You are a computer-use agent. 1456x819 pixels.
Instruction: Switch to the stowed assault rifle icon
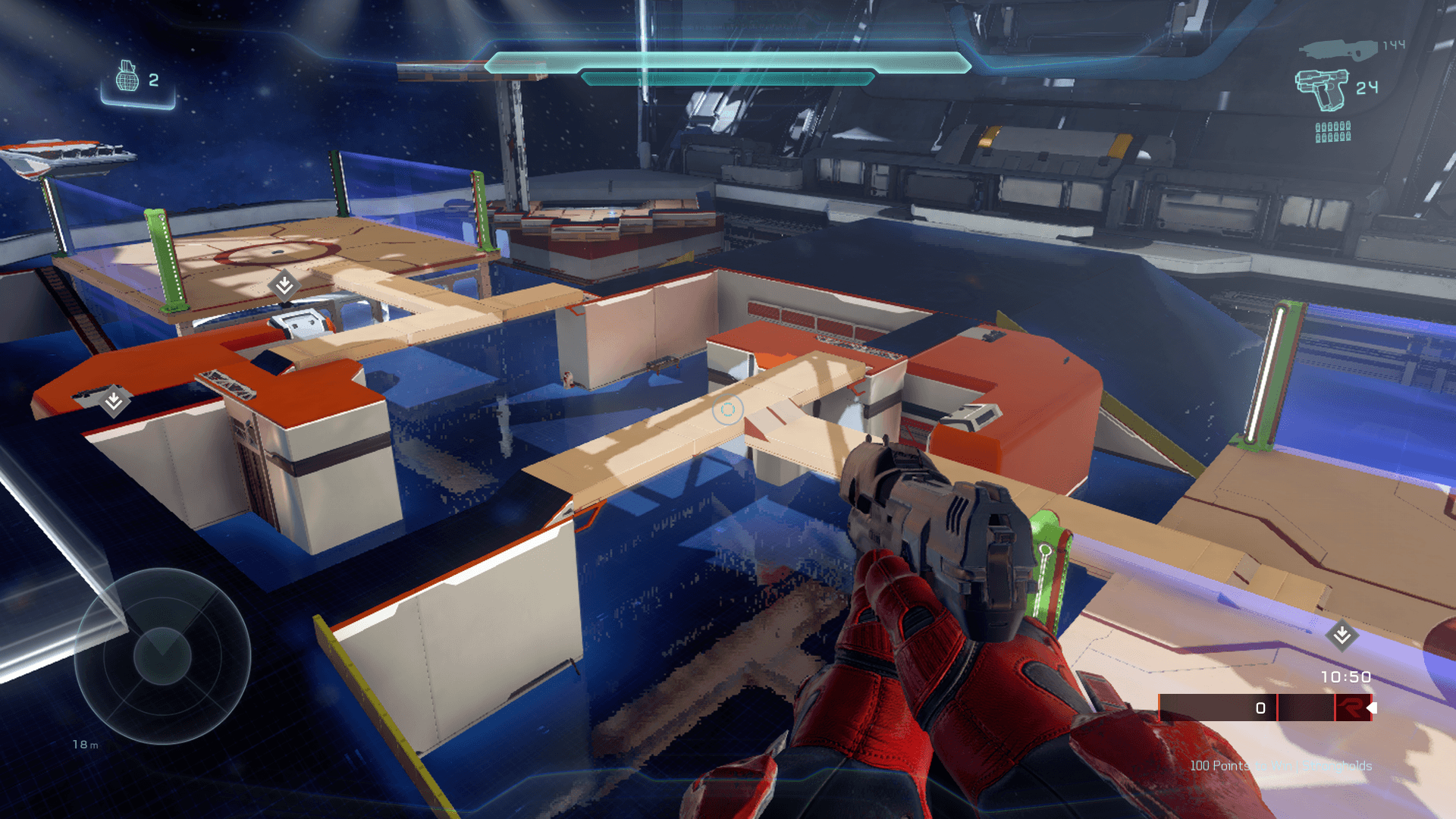click(x=1338, y=49)
